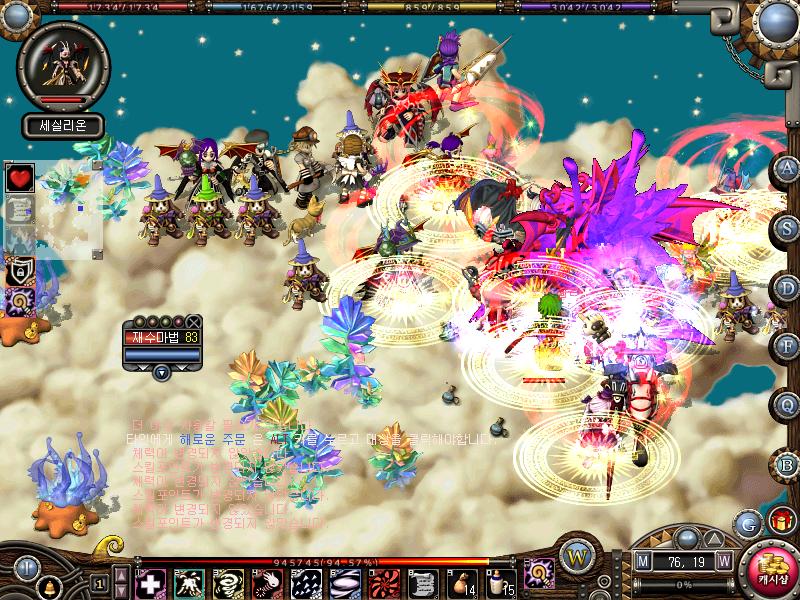This screenshot has height=600, width=800.
Task: Click the padlock shield icon
Action: click(20, 270)
